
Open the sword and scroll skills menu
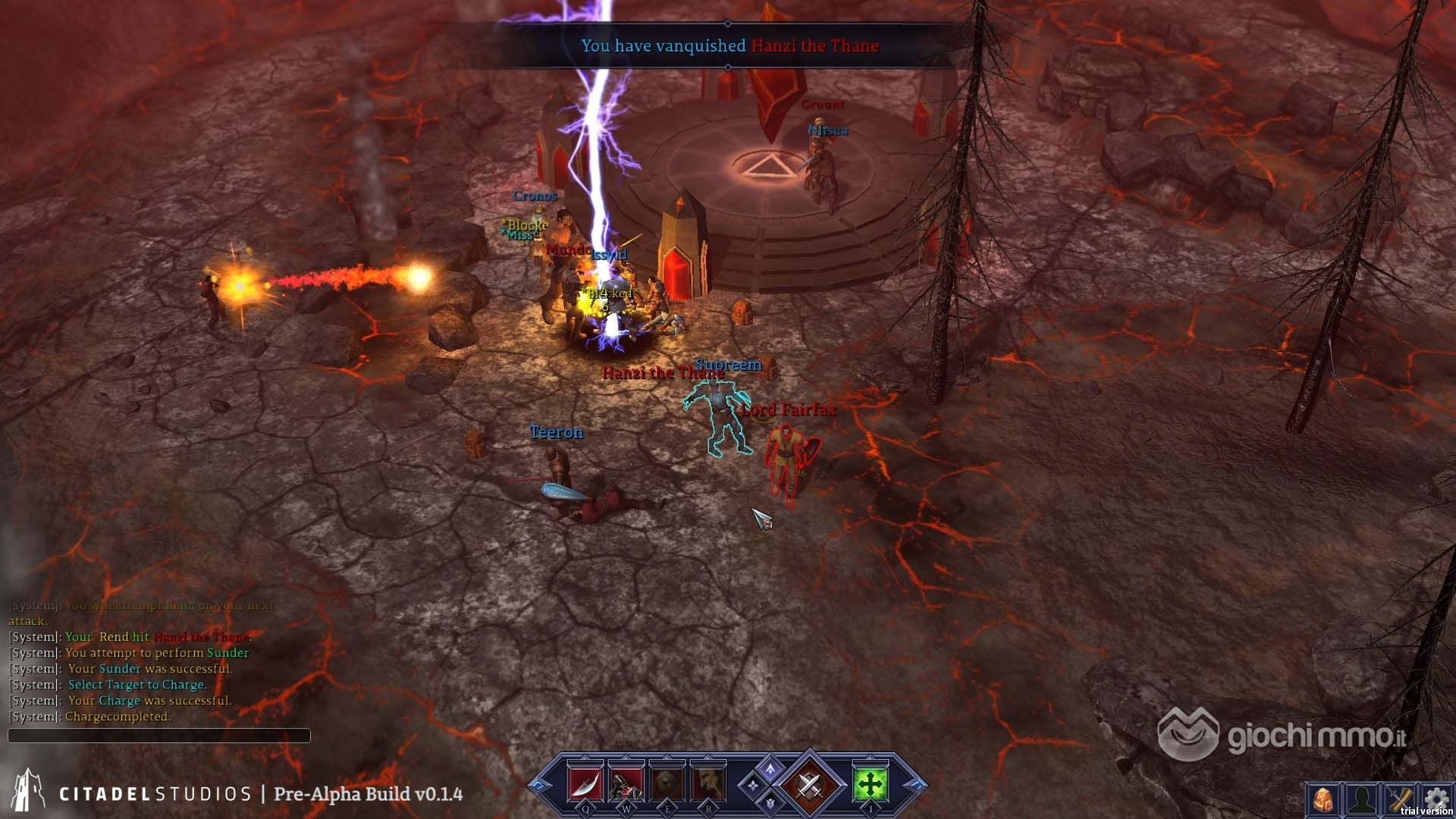[x=1400, y=799]
